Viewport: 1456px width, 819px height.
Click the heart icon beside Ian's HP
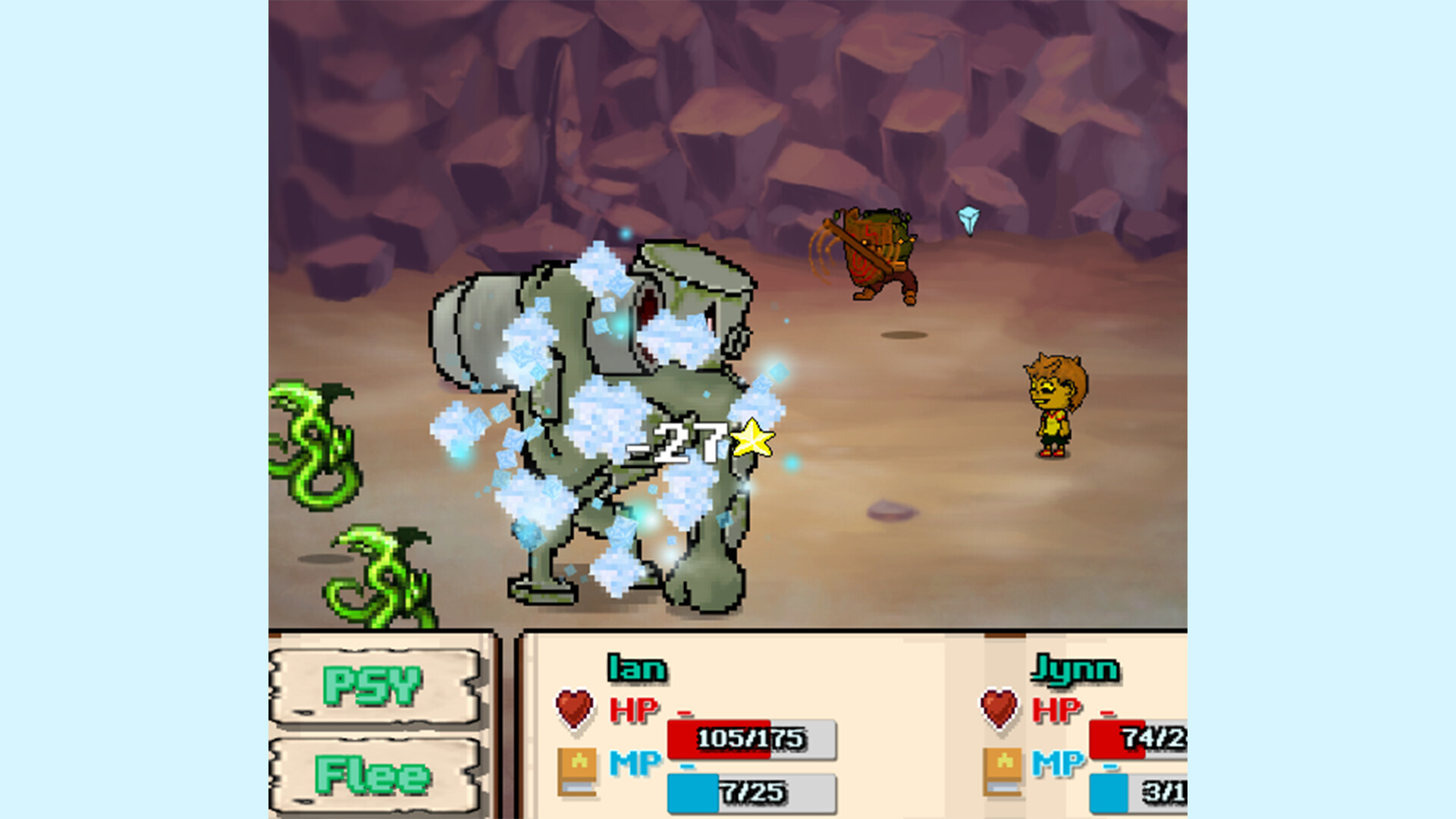pyautogui.click(x=574, y=709)
